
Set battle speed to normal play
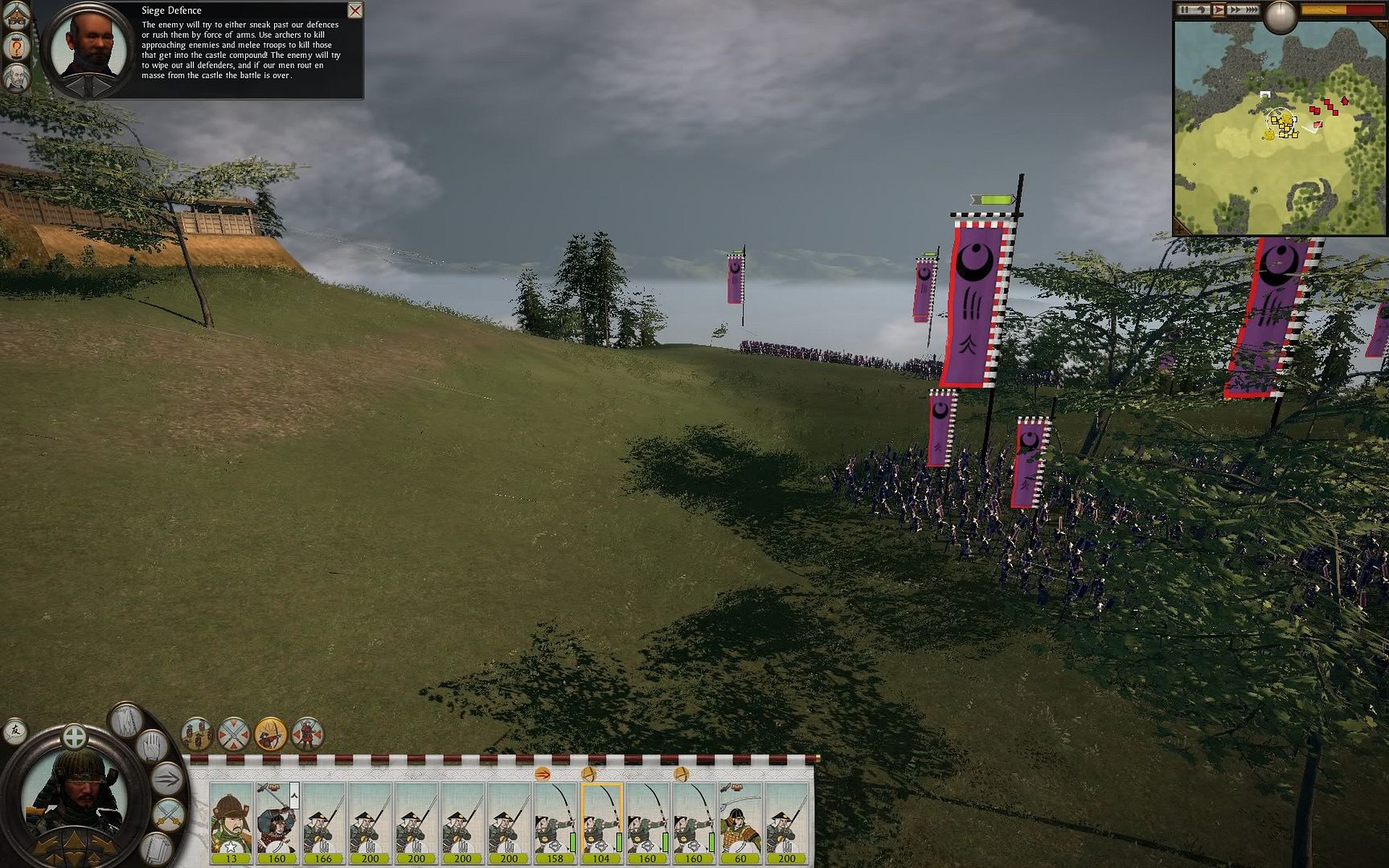coord(1219,10)
